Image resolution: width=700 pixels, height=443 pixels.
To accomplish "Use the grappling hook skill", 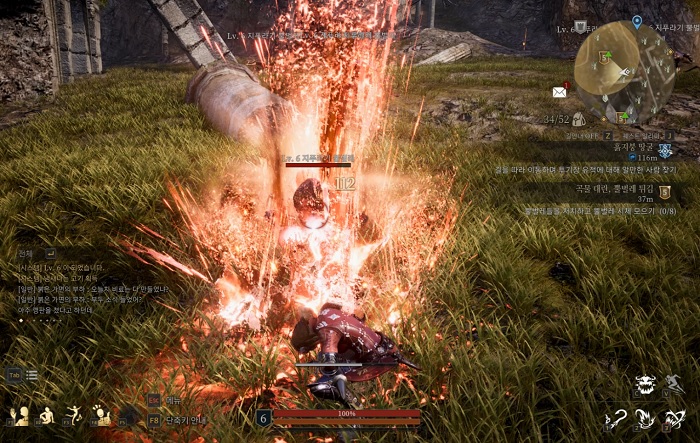I will coord(616,417).
